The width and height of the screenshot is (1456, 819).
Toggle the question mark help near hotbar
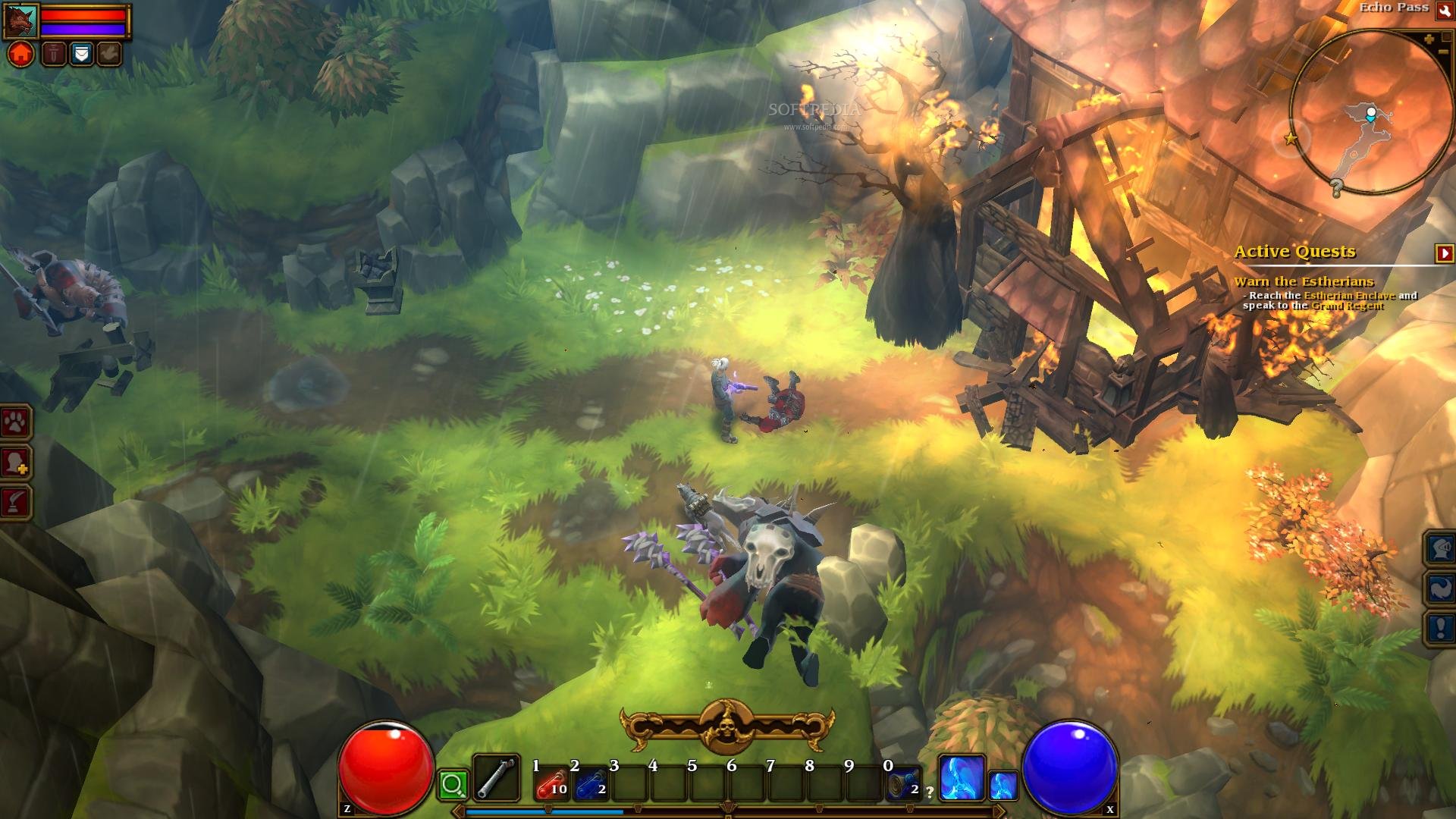(x=930, y=792)
